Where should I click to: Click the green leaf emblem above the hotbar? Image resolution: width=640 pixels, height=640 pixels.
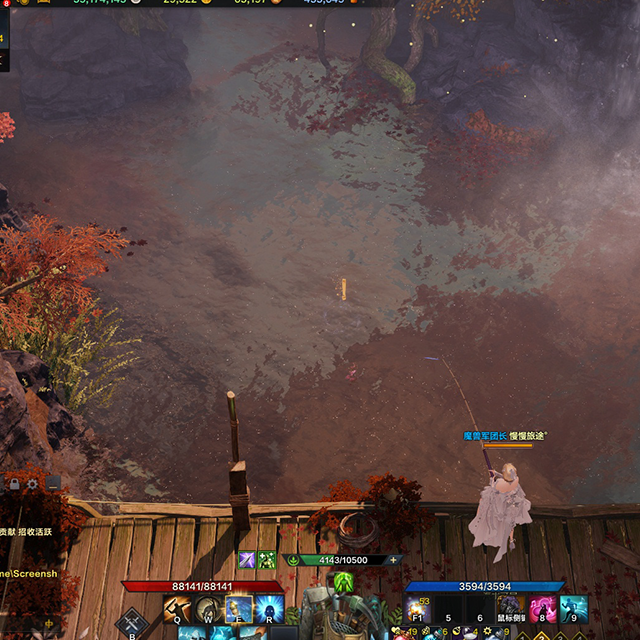tap(343, 582)
